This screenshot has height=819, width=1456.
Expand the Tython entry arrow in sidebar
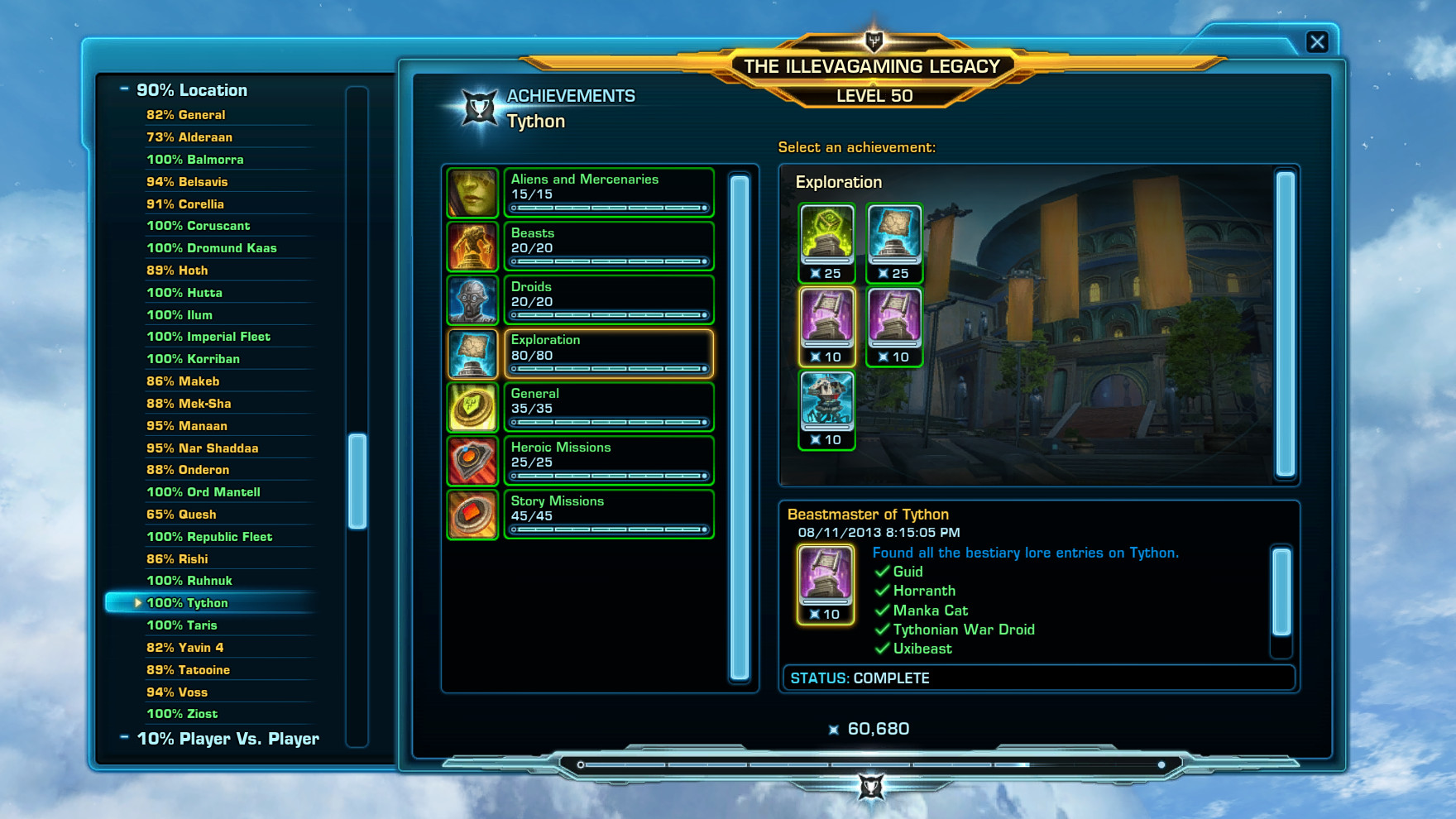(137, 603)
